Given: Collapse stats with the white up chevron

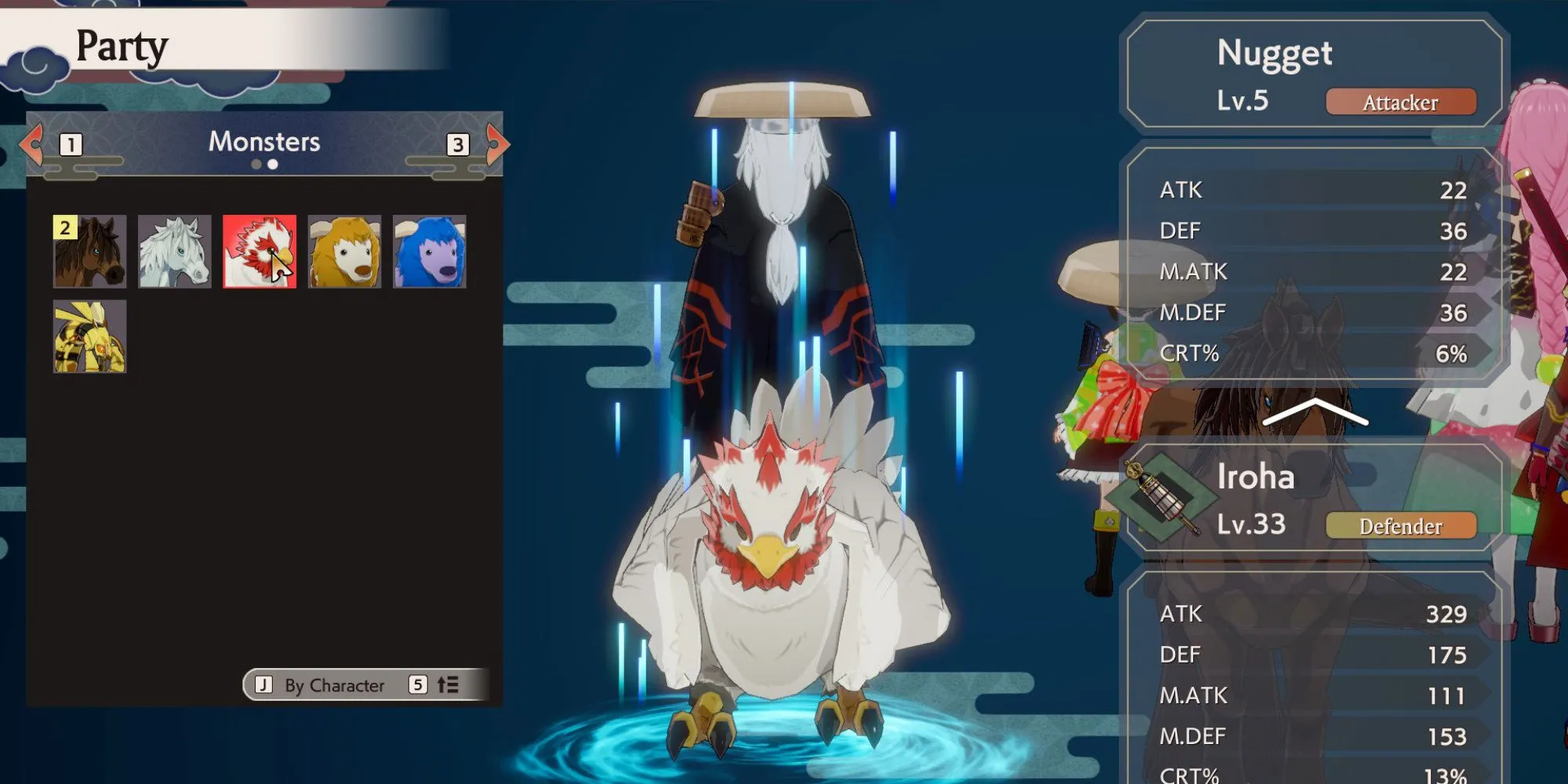Looking at the screenshot, I should coord(1315,412).
